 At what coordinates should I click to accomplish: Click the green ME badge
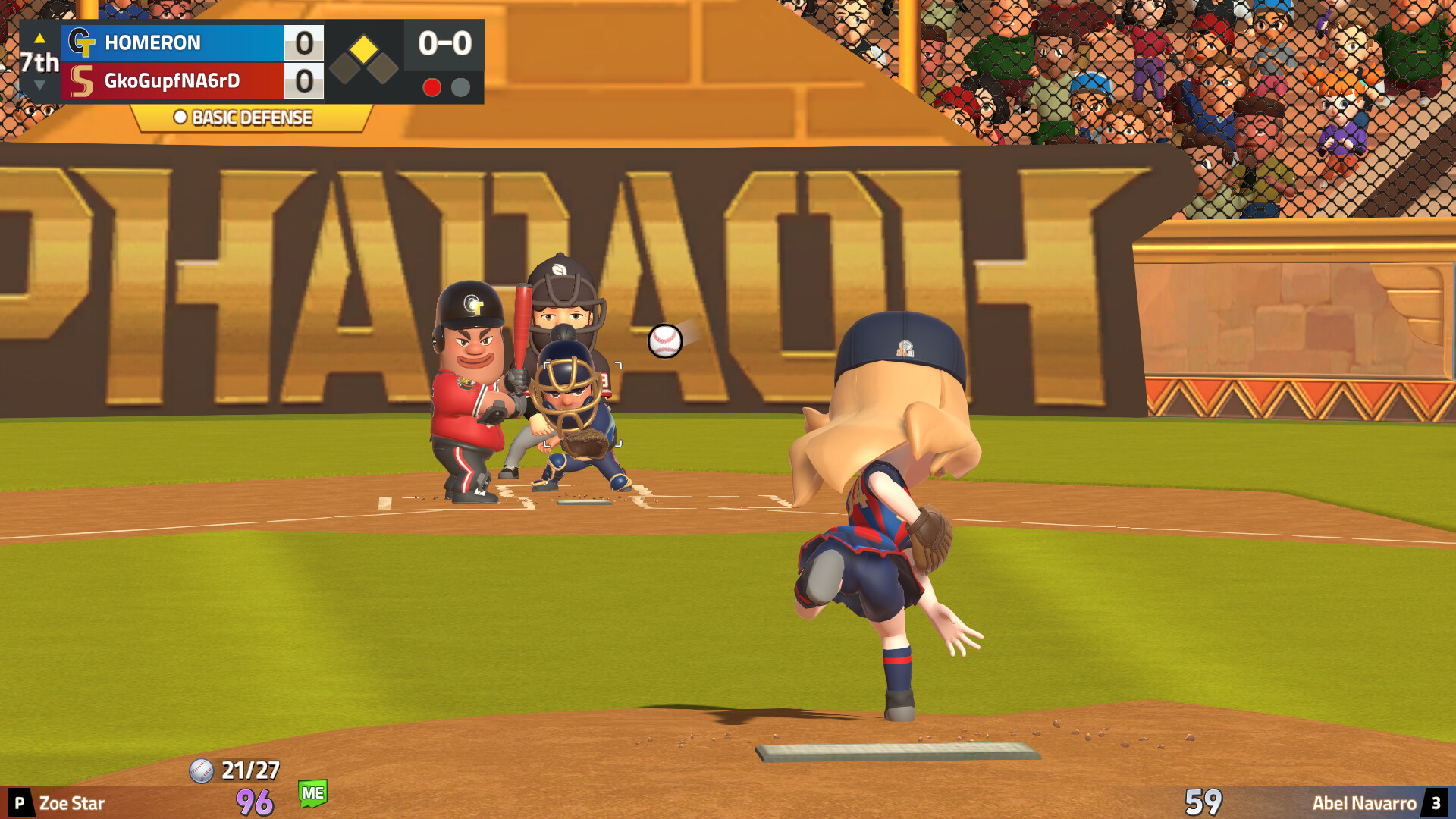pos(314,793)
